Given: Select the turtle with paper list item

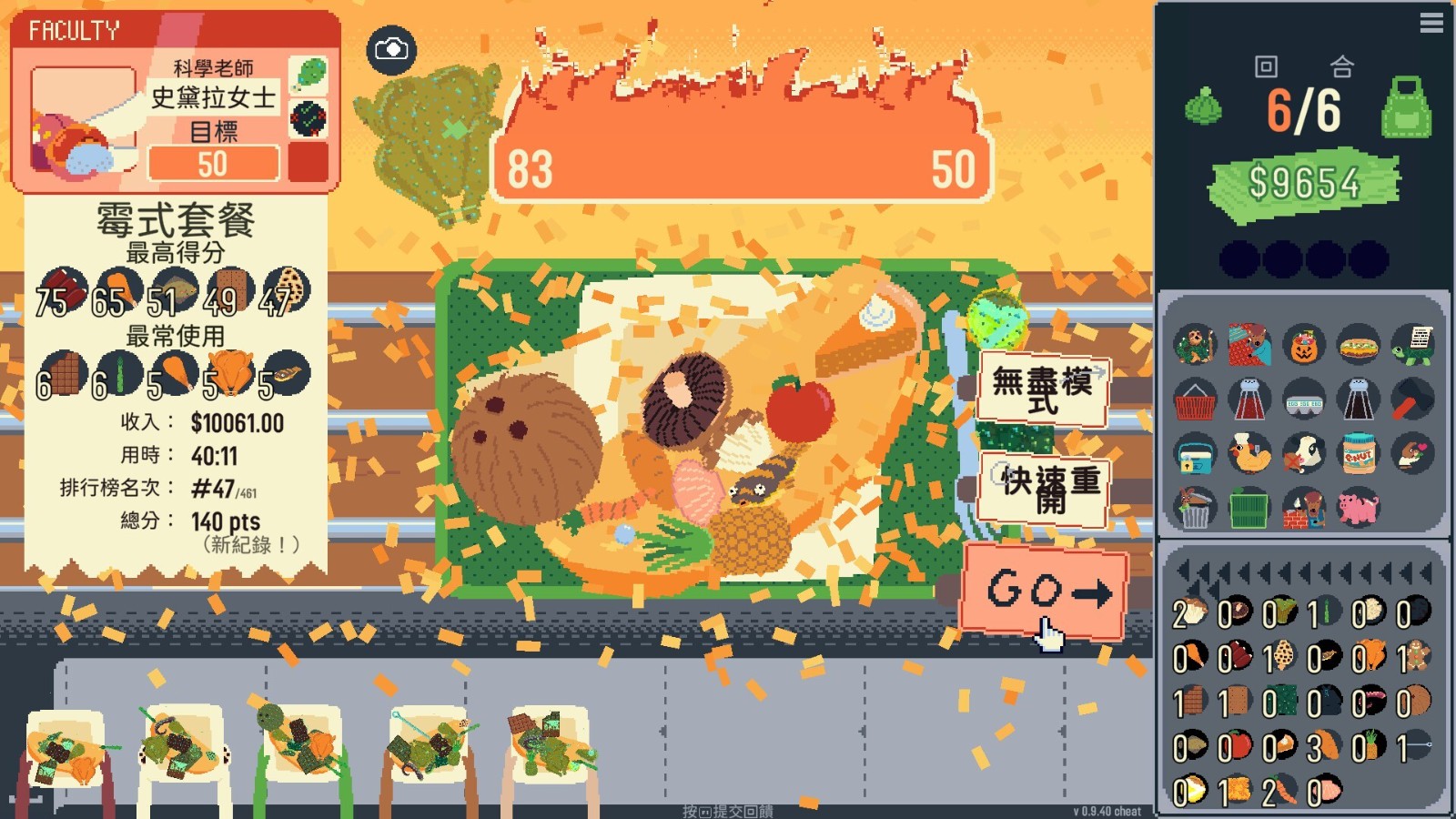Looking at the screenshot, I should tap(1412, 346).
